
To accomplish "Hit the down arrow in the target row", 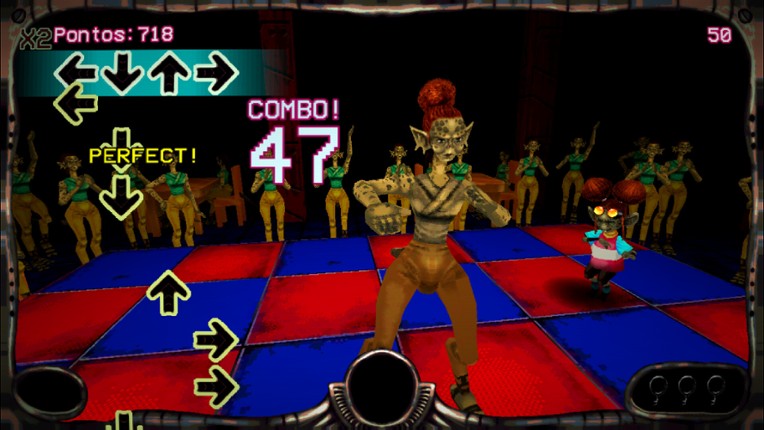I will click(122, 72).
